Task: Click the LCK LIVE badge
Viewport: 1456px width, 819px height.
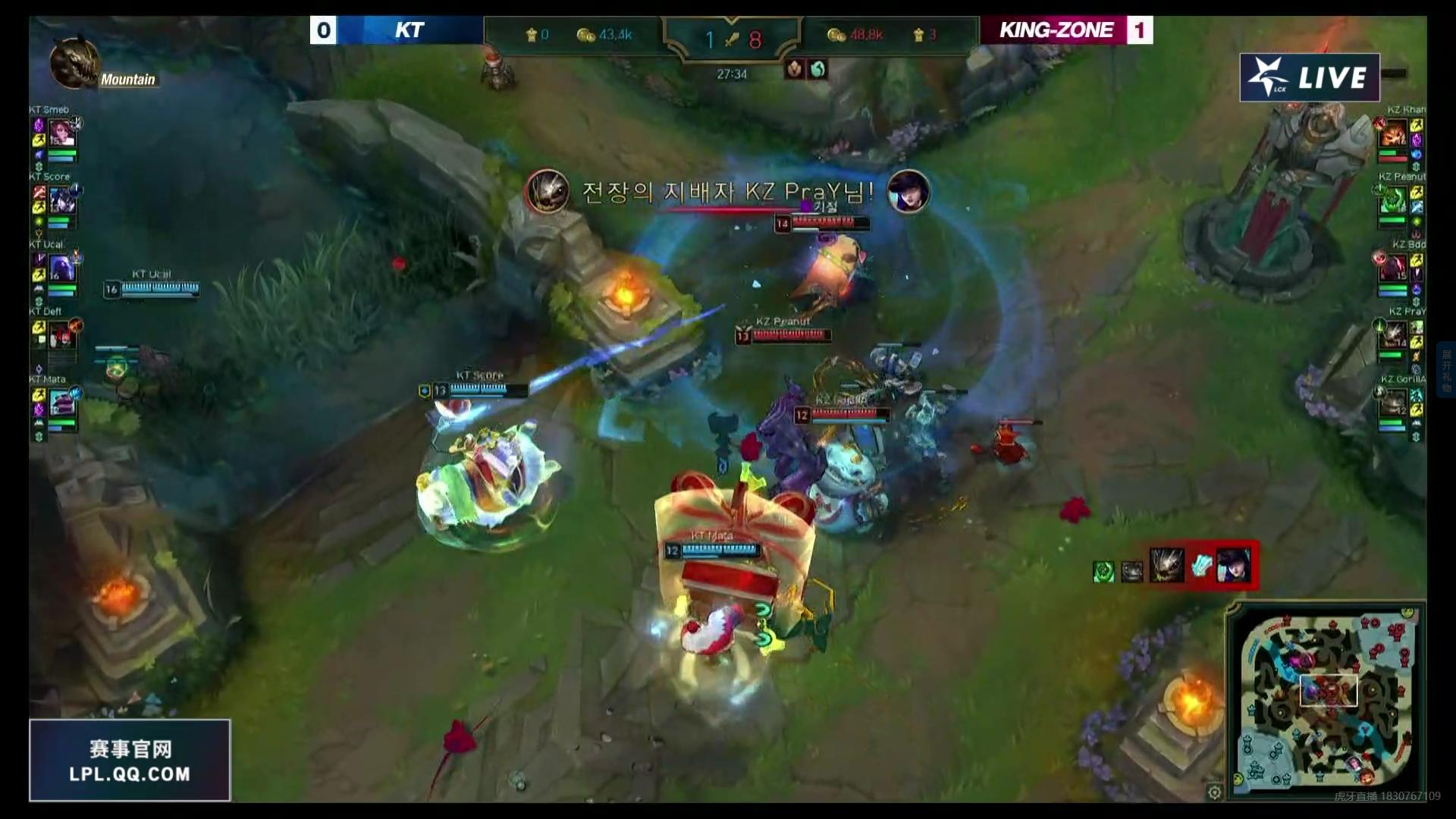Action: 1313,77
